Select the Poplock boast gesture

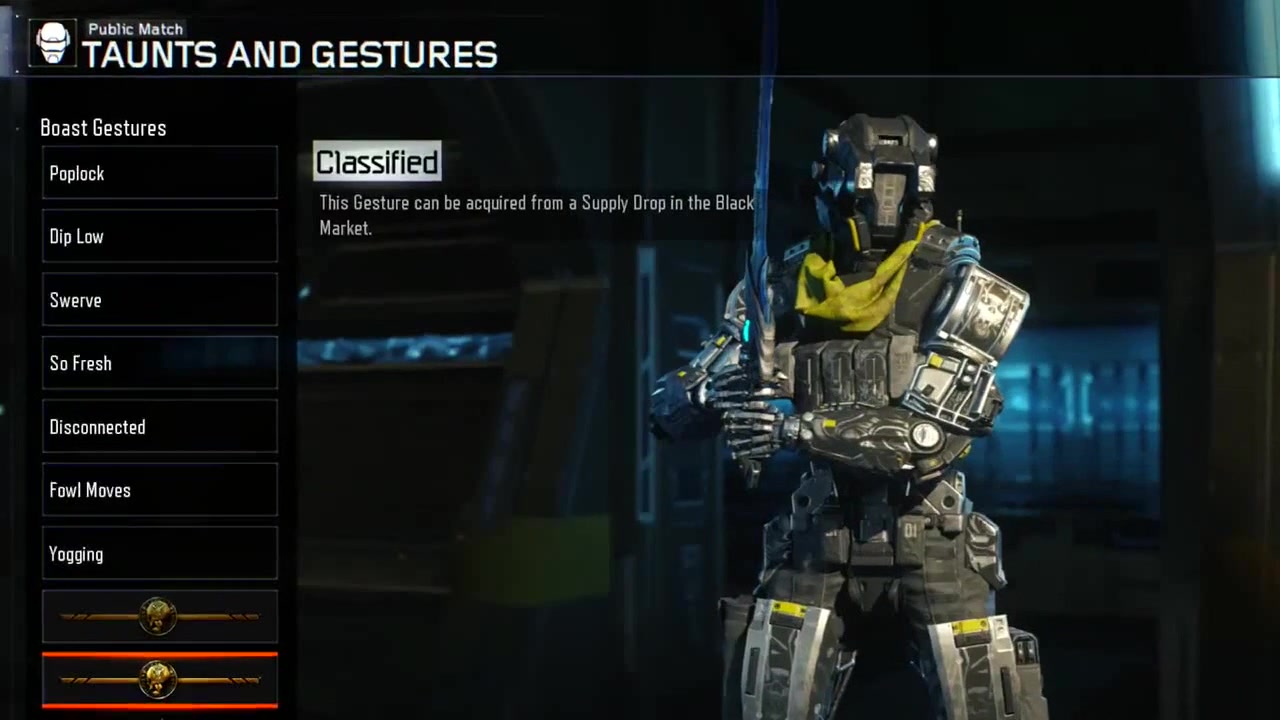[160, 173]
